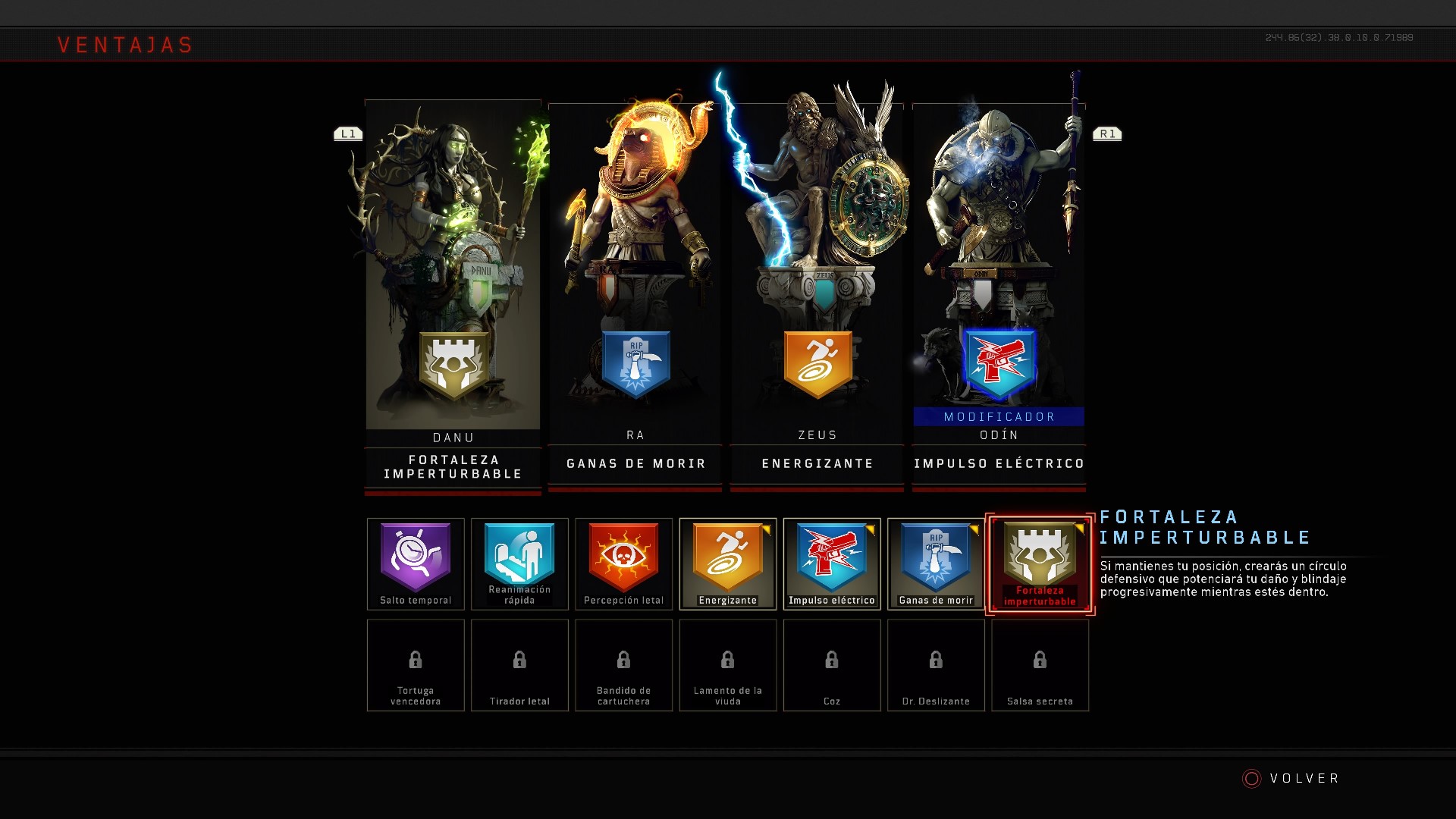This screenshot has width=1456, height=819.
Task: Select the Danu altar perk slot
Action: point(453,296)
